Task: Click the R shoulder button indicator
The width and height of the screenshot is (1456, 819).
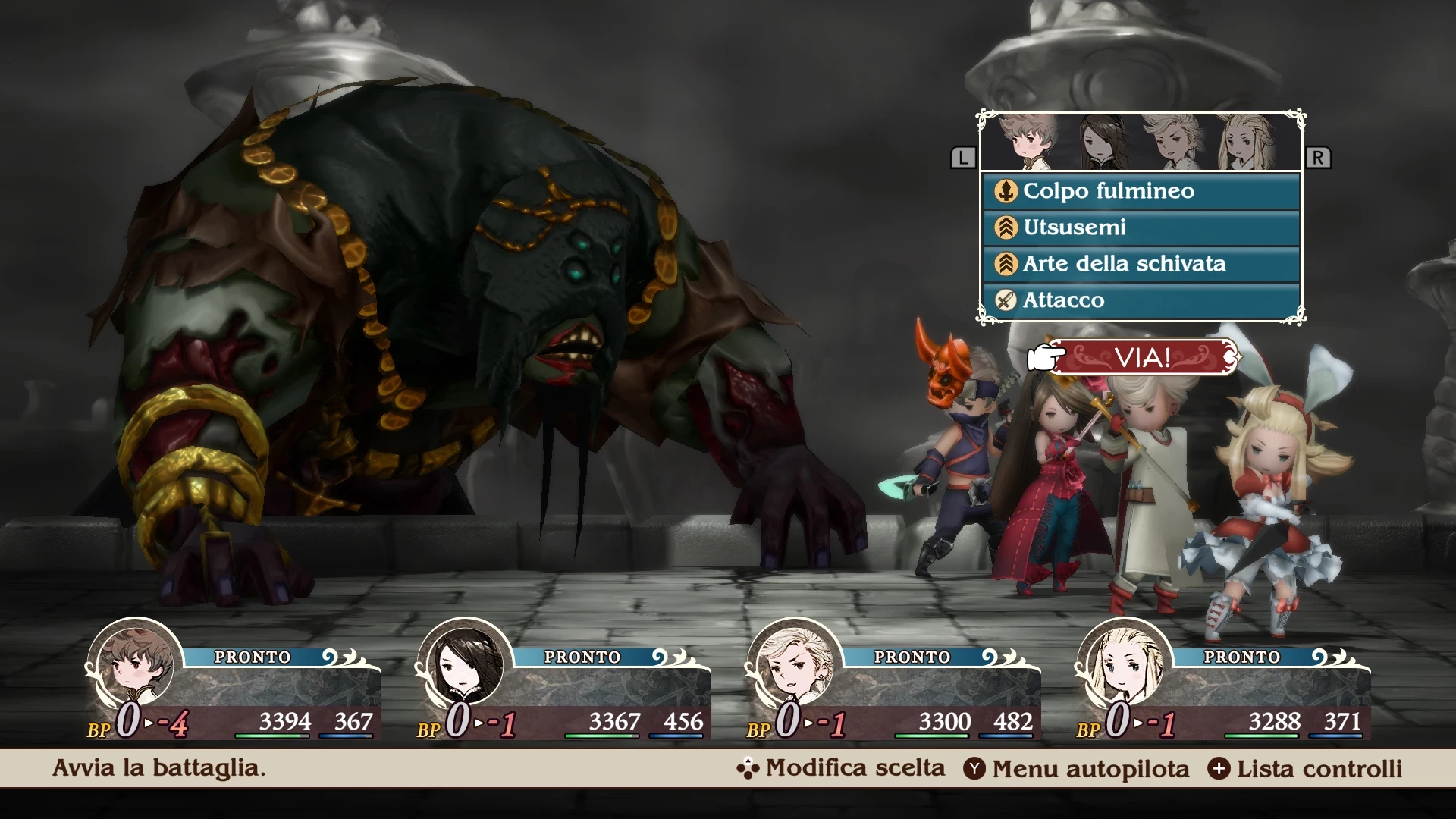Action: click(x=1319, y=157)
